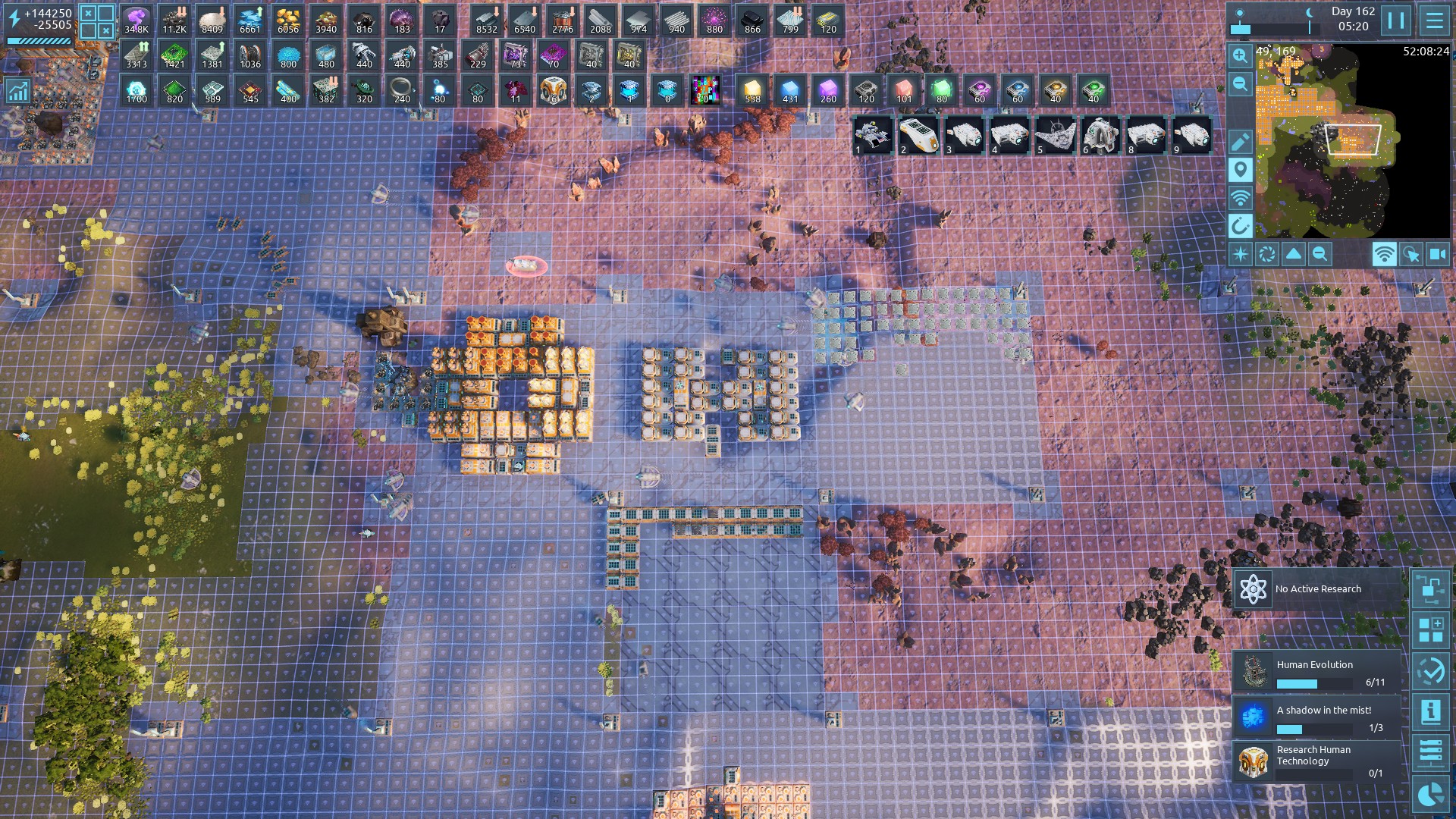Open the statistics chart button
The height and width of the screenshot is (819, 1456).
coord(17,92)
